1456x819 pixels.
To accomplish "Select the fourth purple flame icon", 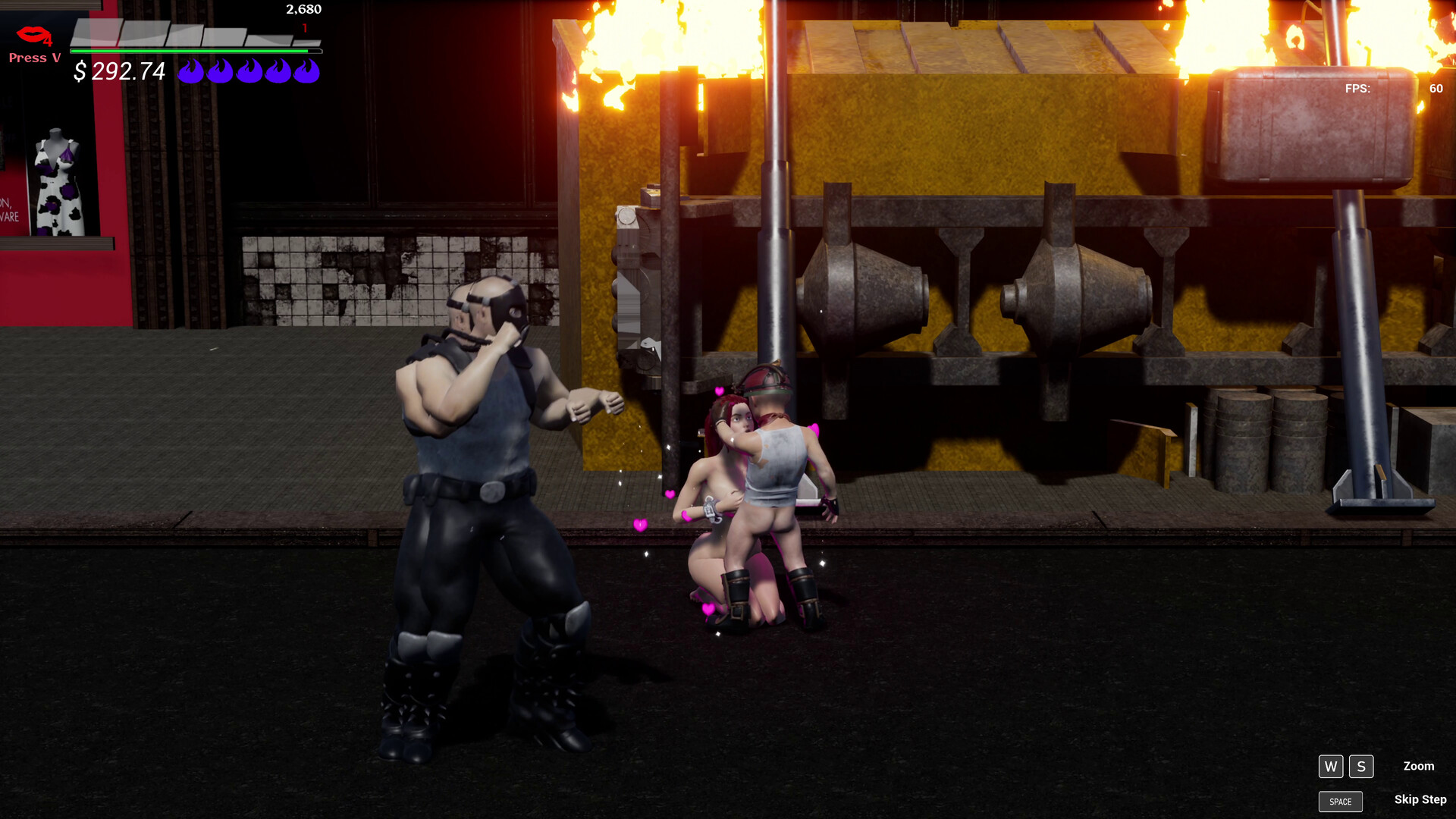I will (278, 72).
